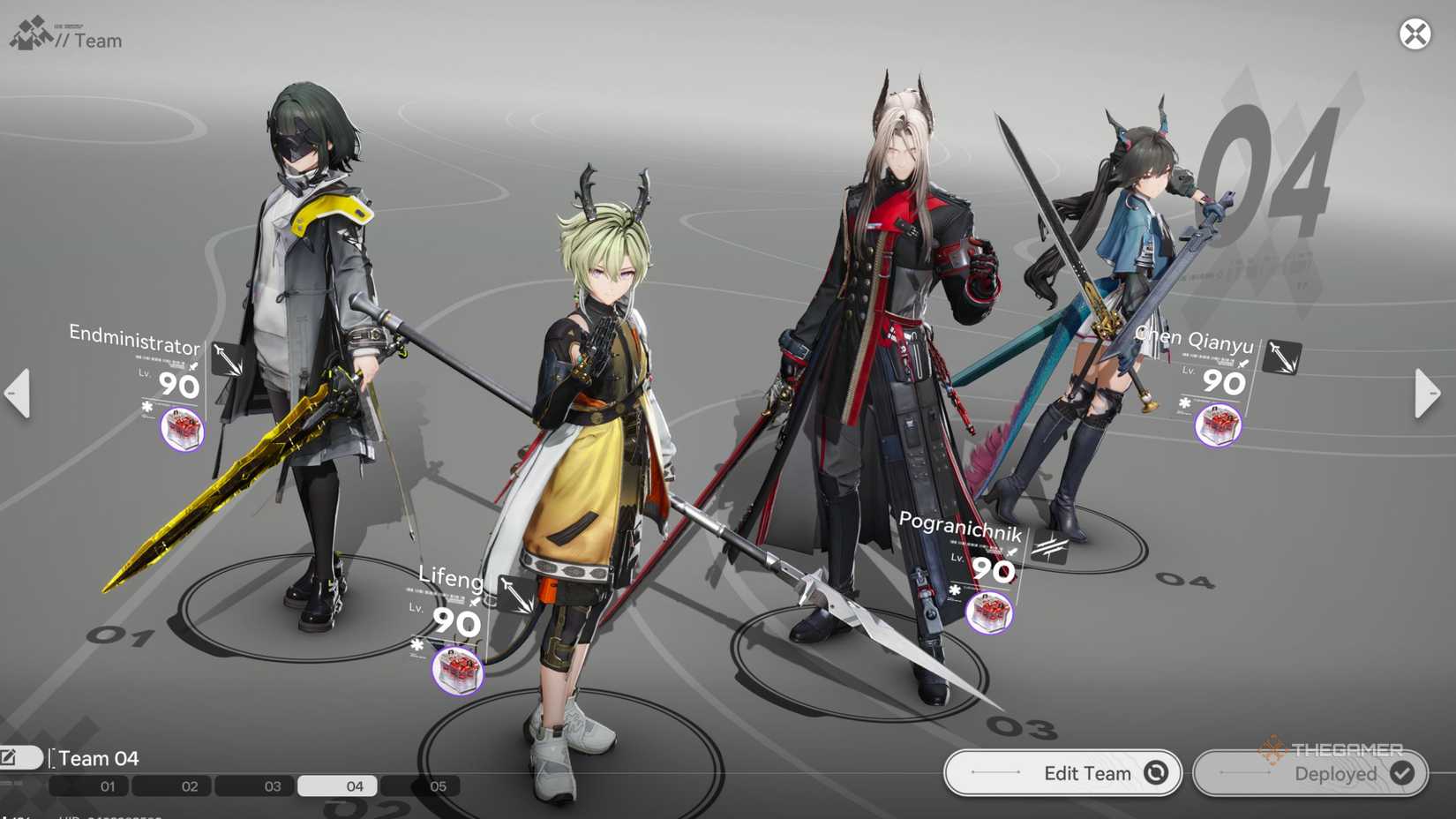Close the Team screen
The image size is (1456, 819).
1415,34
